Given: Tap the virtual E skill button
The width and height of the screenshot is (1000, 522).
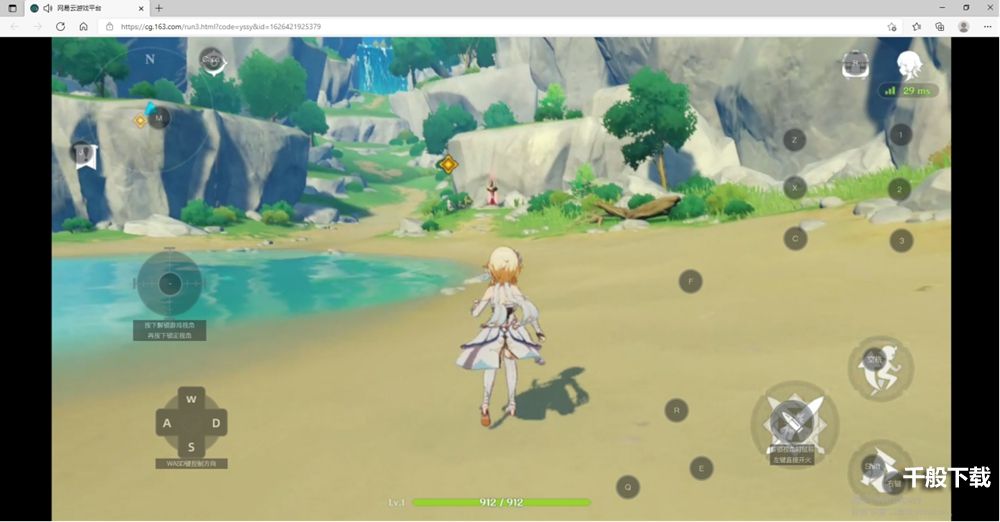Looking at the screenshot, I should [701, 468].
